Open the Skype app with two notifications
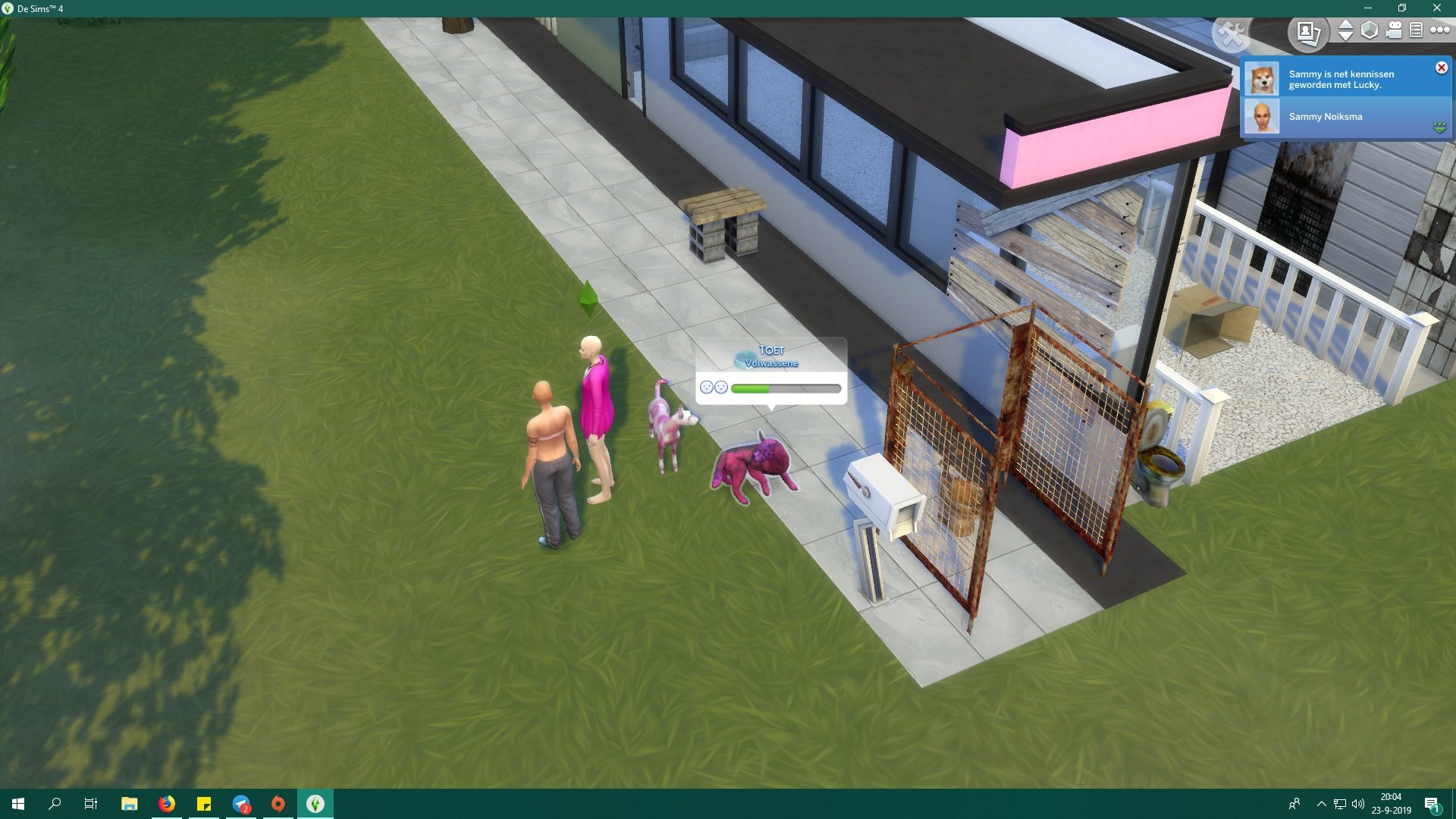Viewport: 1456px width, 819px height. click(241, 804)
